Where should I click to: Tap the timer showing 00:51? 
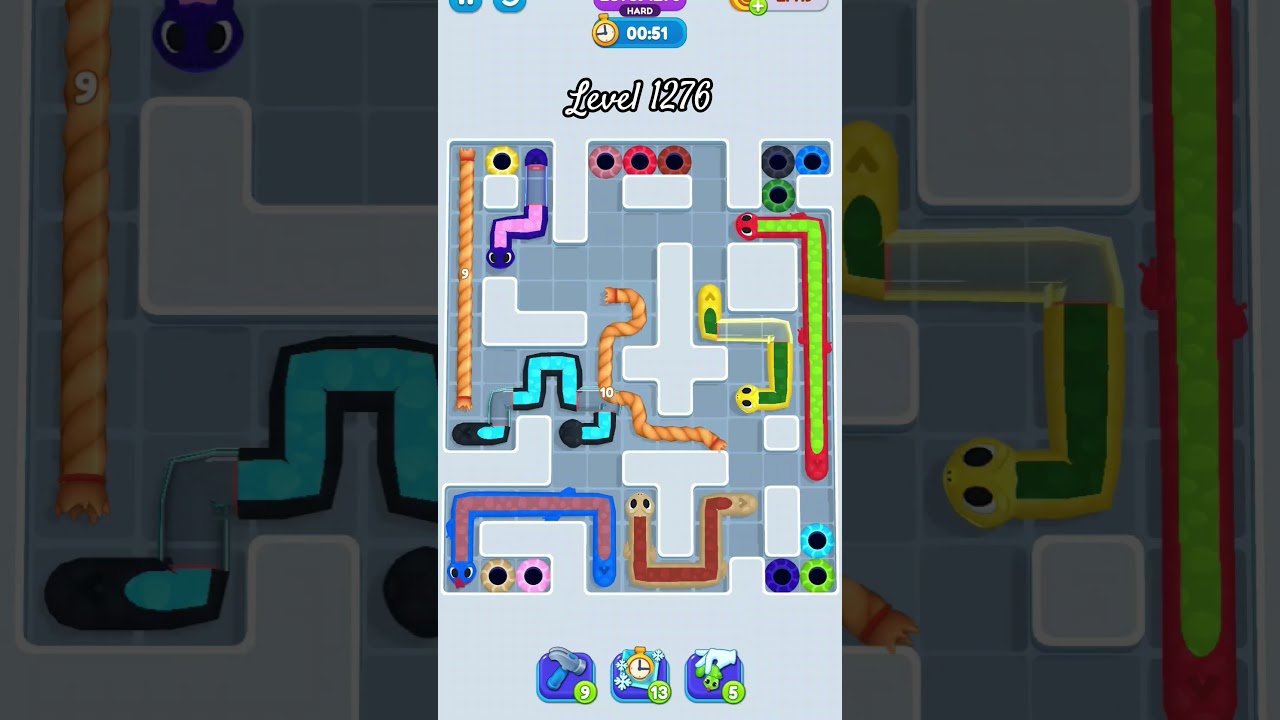point(649,32)
